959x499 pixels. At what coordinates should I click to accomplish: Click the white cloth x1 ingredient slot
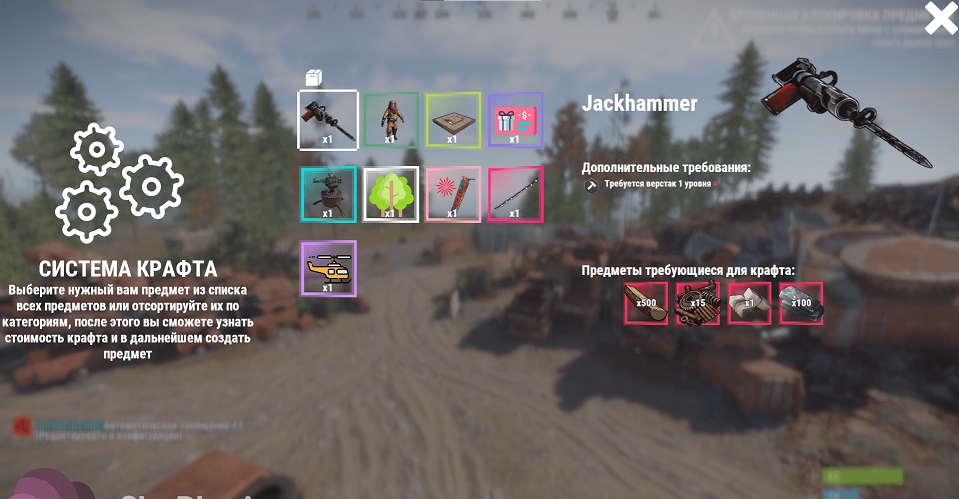pos(749,303)
